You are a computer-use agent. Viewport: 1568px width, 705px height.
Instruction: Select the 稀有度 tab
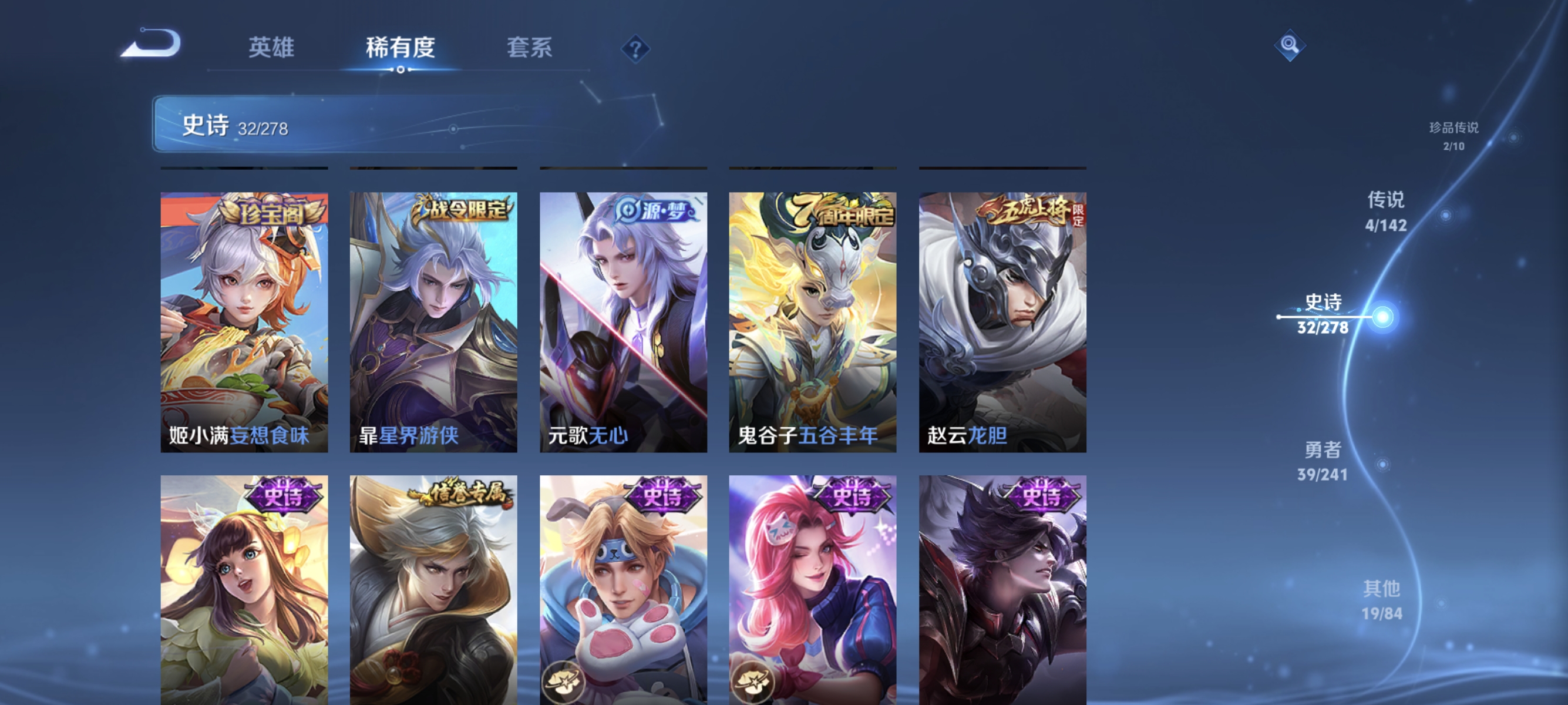pos(401,48)
